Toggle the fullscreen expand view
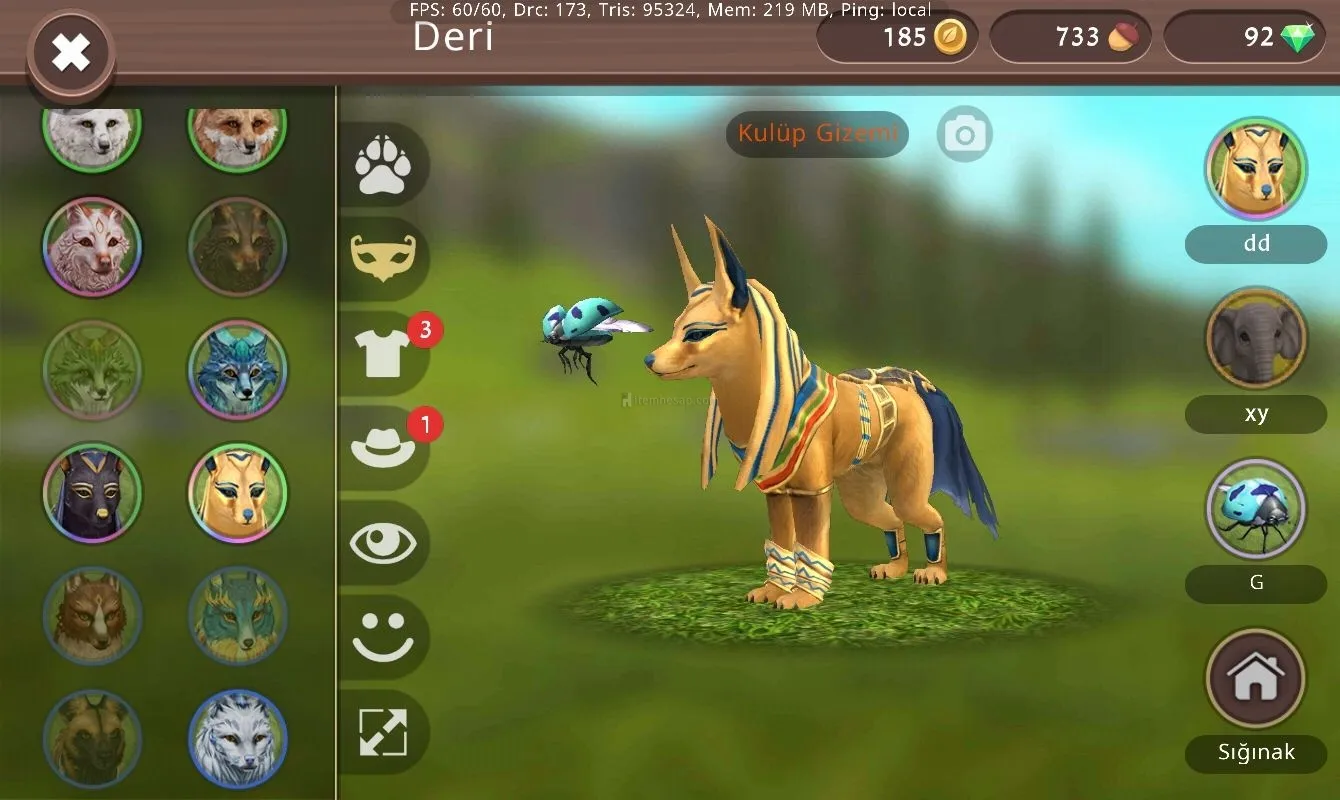Screen dimensions: 1340x800 pos(383,732)
